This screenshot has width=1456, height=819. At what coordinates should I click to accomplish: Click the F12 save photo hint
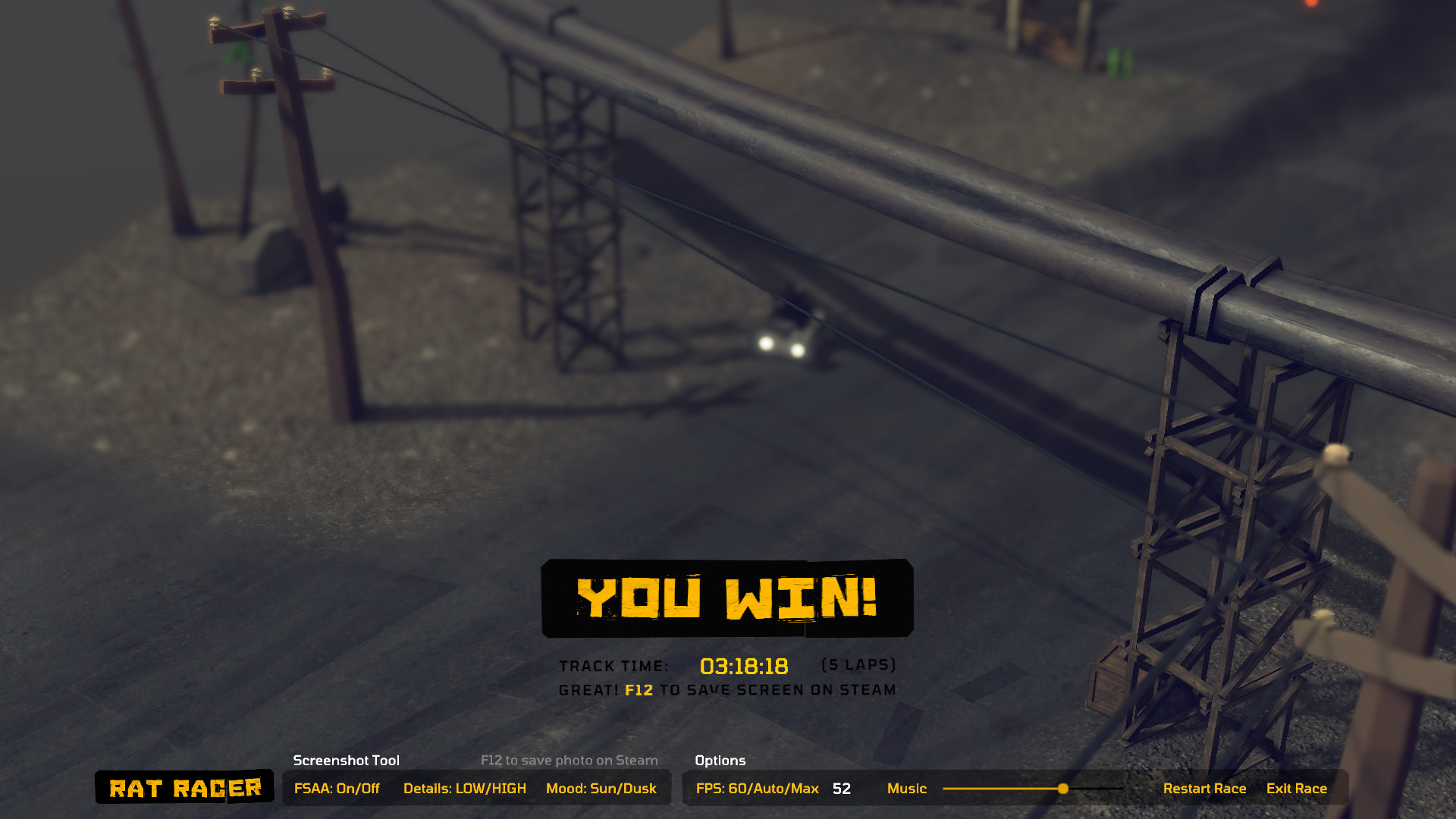pyautogui.click(x=569, y=760)
